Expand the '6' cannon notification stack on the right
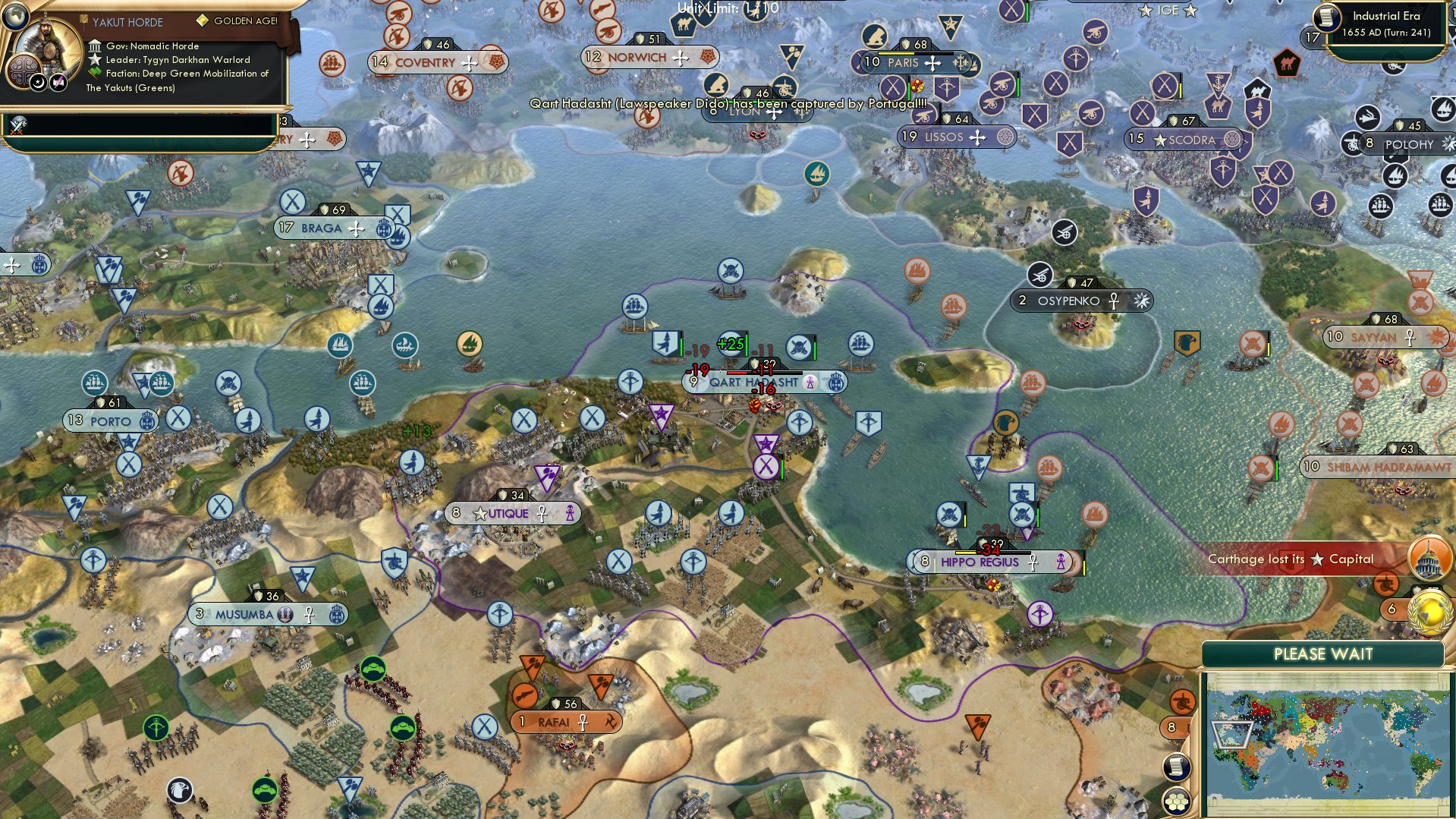The image size is (1456, 819). [x=1392, y=607]
